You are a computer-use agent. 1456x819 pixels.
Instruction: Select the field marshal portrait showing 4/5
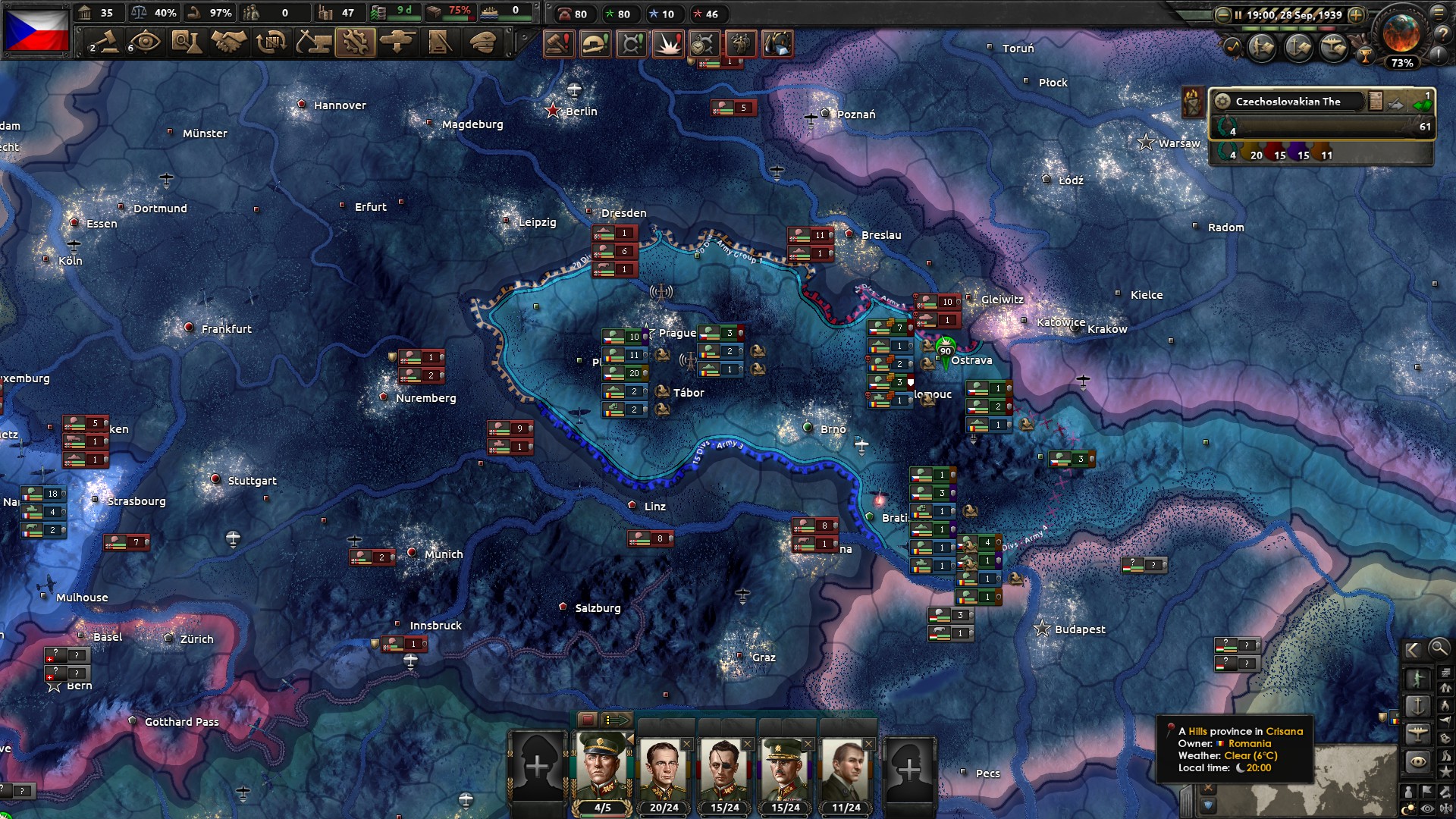click(x=601, y=767)
